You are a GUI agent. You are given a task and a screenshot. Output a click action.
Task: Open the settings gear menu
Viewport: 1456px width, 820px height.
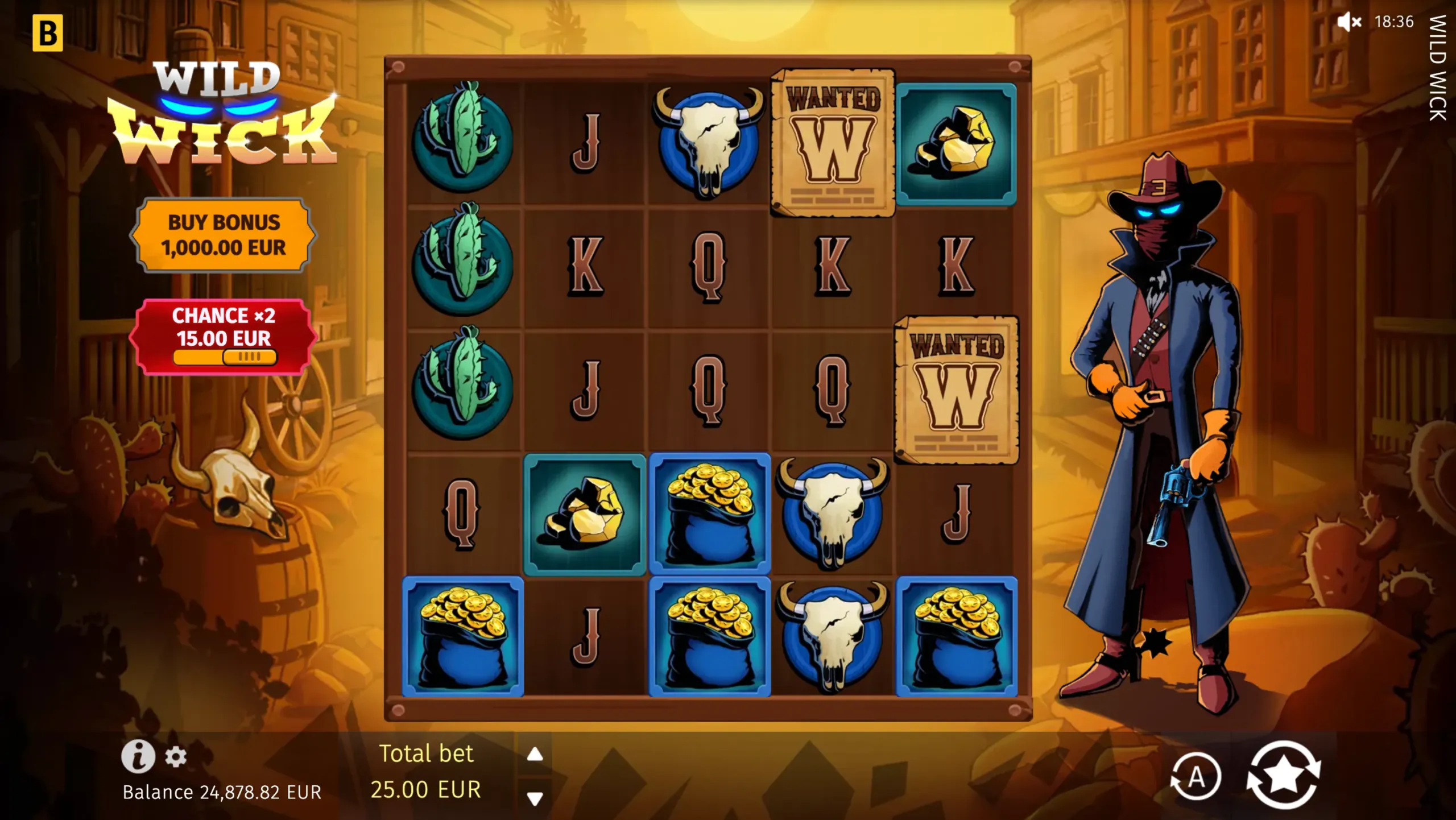176,756
